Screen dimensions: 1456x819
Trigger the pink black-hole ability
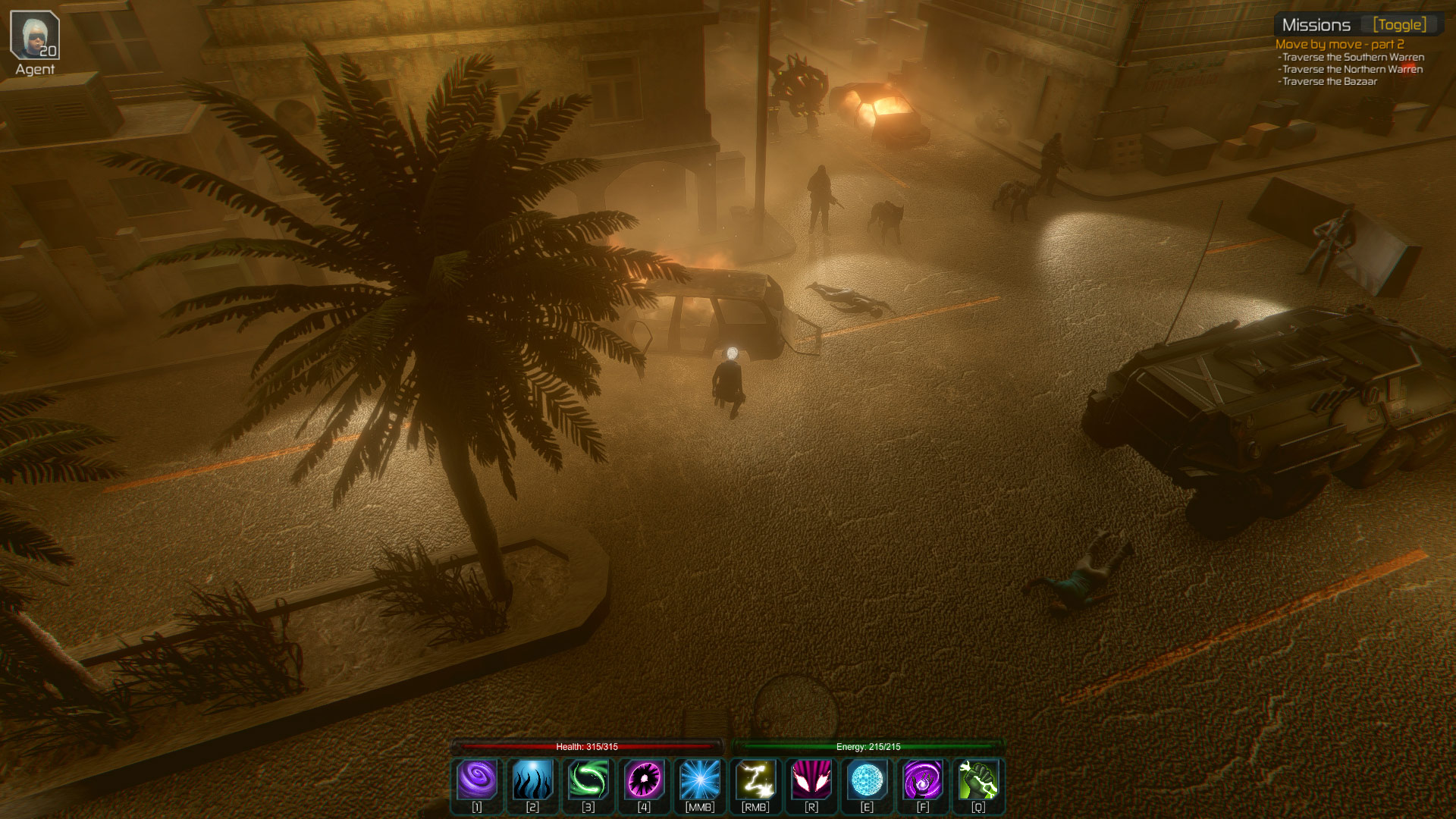click(644, 780)
